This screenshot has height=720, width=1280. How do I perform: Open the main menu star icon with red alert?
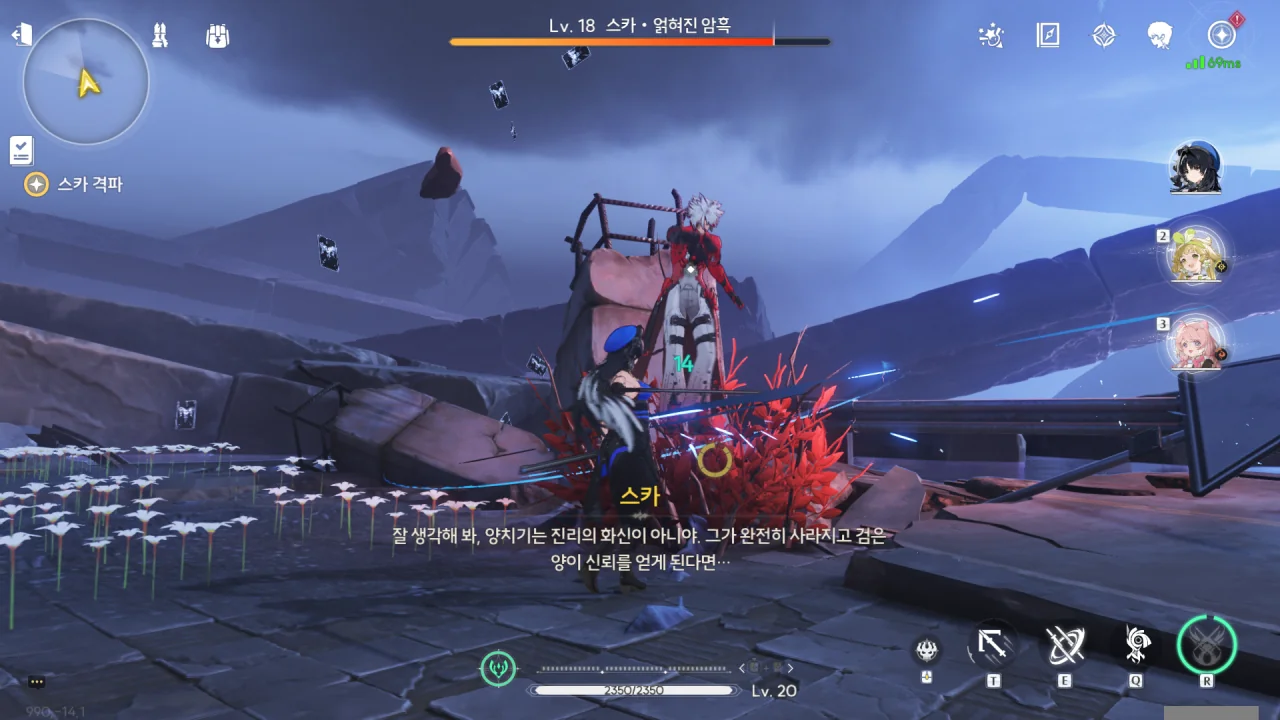1221,36
